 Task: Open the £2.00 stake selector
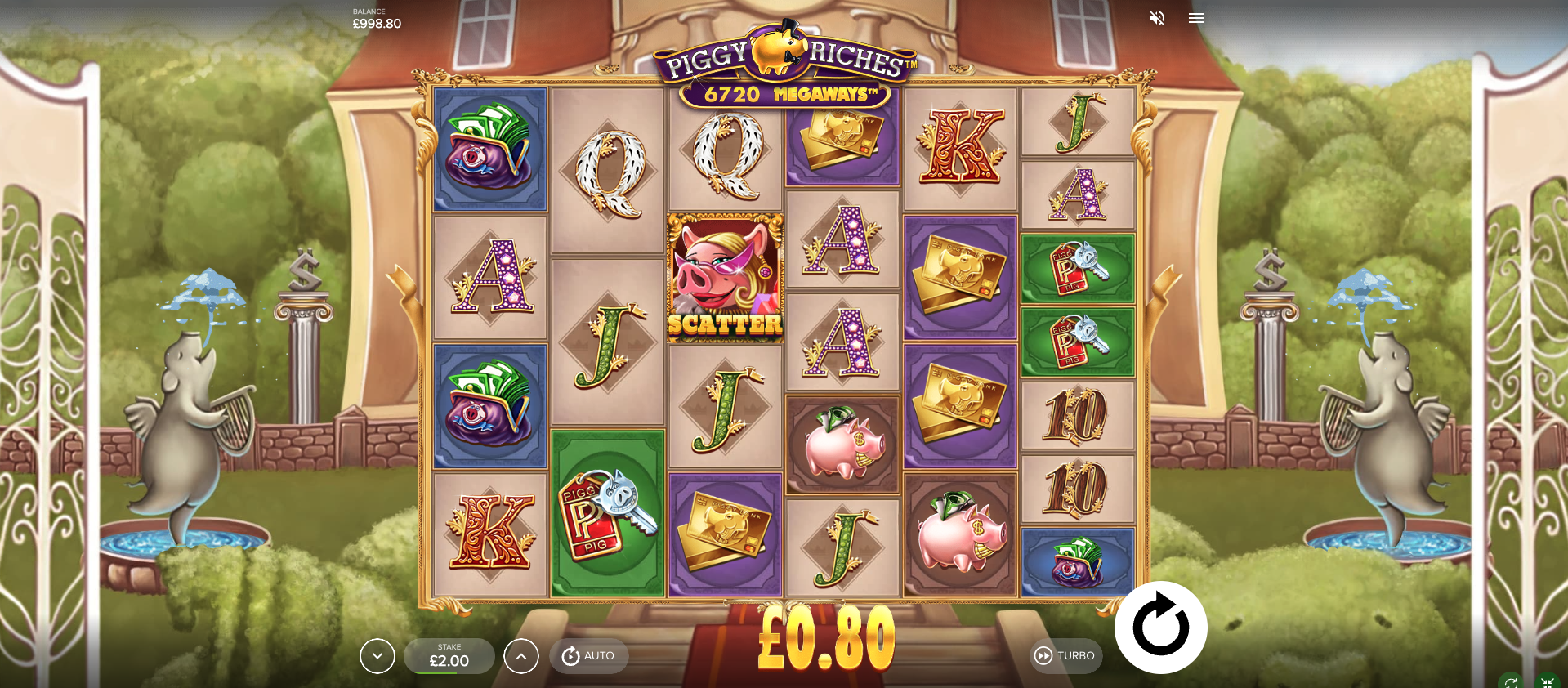pos(449,655)
